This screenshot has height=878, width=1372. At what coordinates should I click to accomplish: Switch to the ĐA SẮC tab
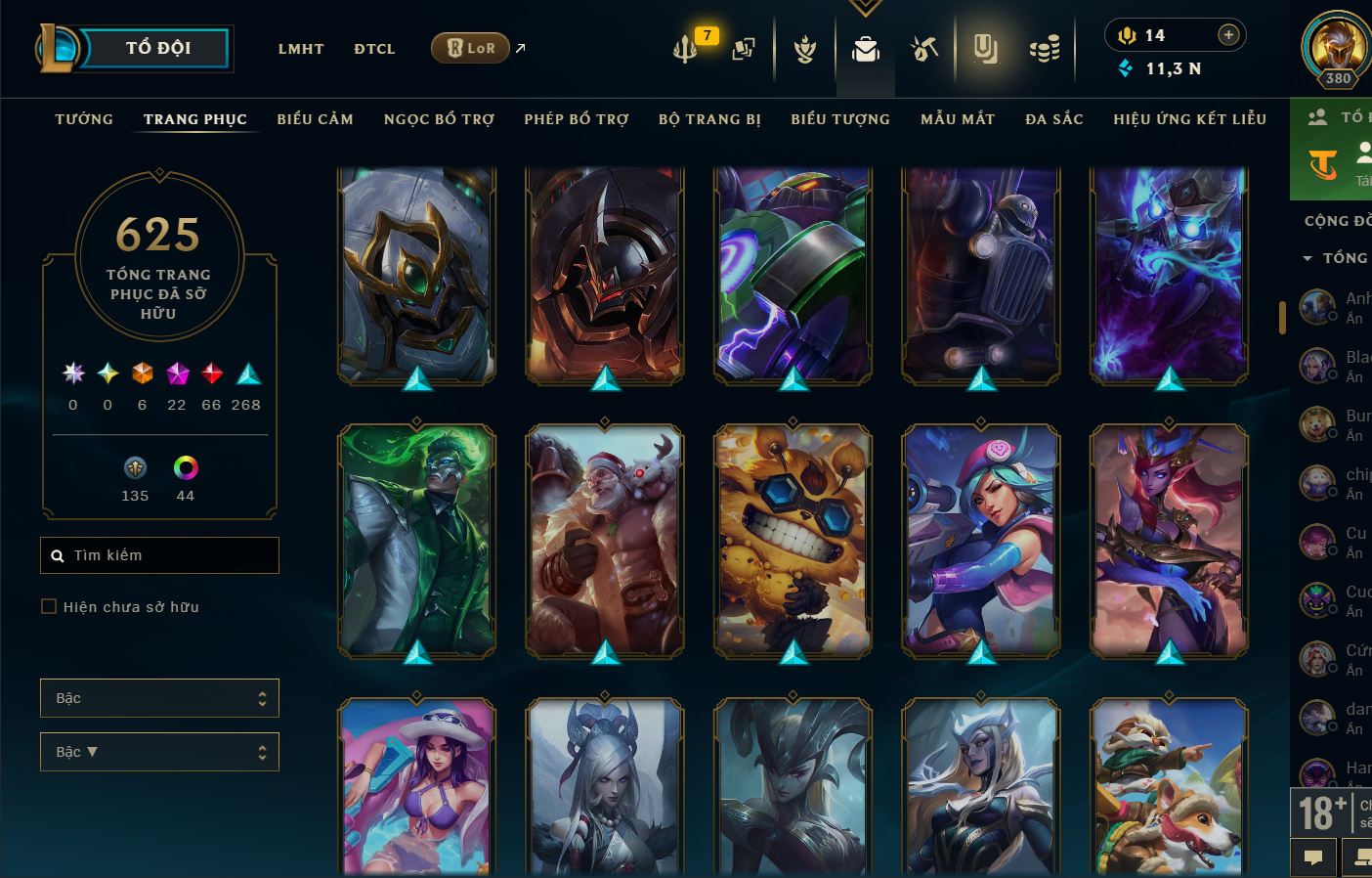[1054, 119]
